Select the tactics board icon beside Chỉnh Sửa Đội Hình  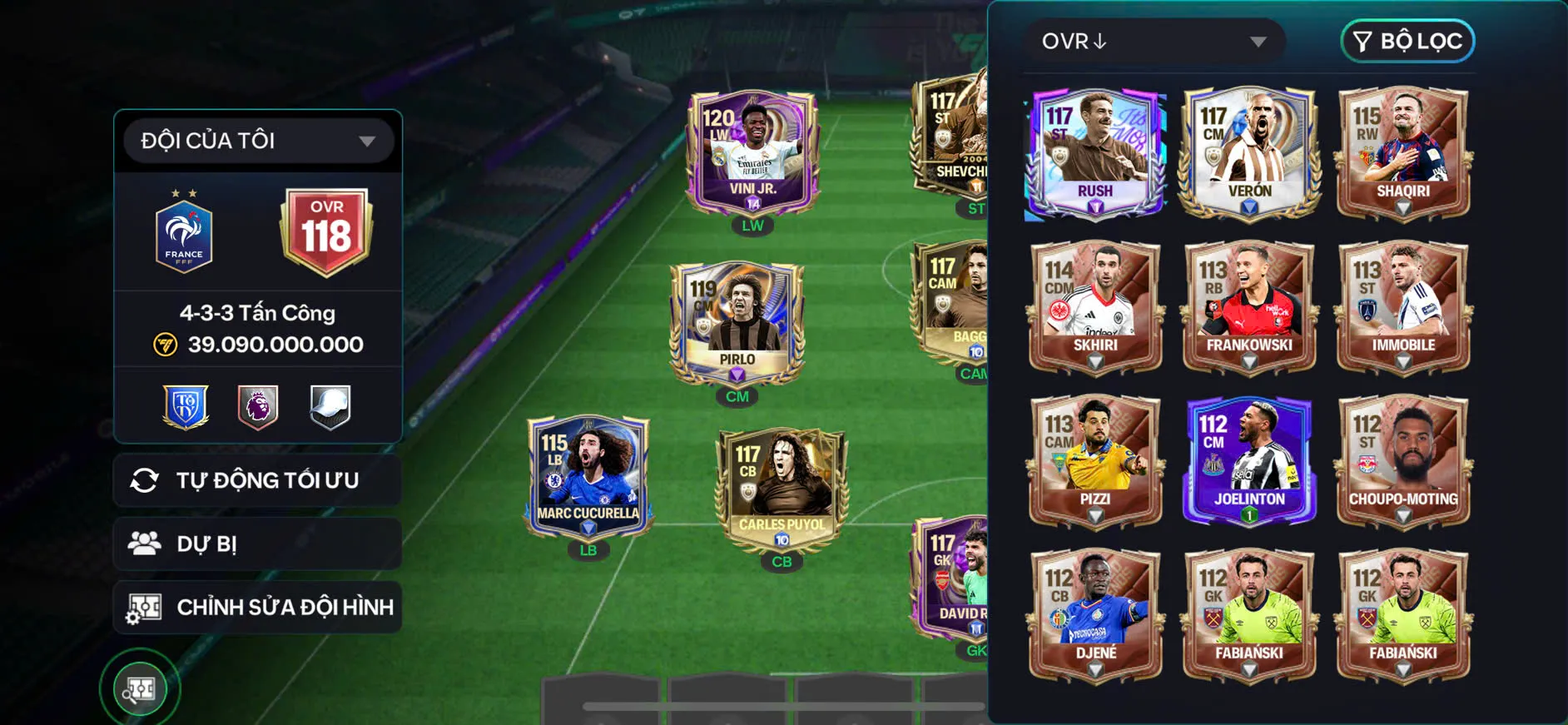[146, 607]
